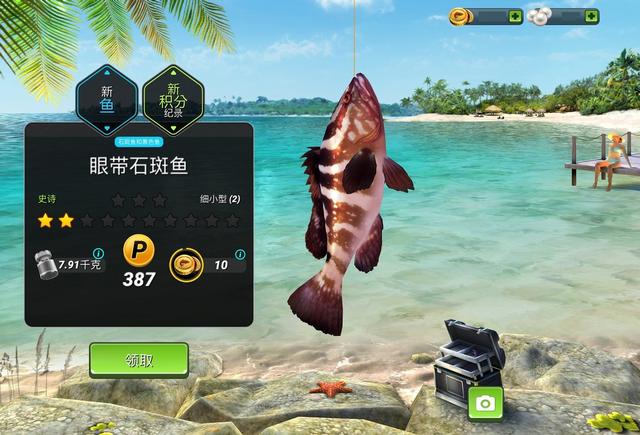Show info for the 10 coin reward
The image size is (640, 435).
[x=241, y=254]
